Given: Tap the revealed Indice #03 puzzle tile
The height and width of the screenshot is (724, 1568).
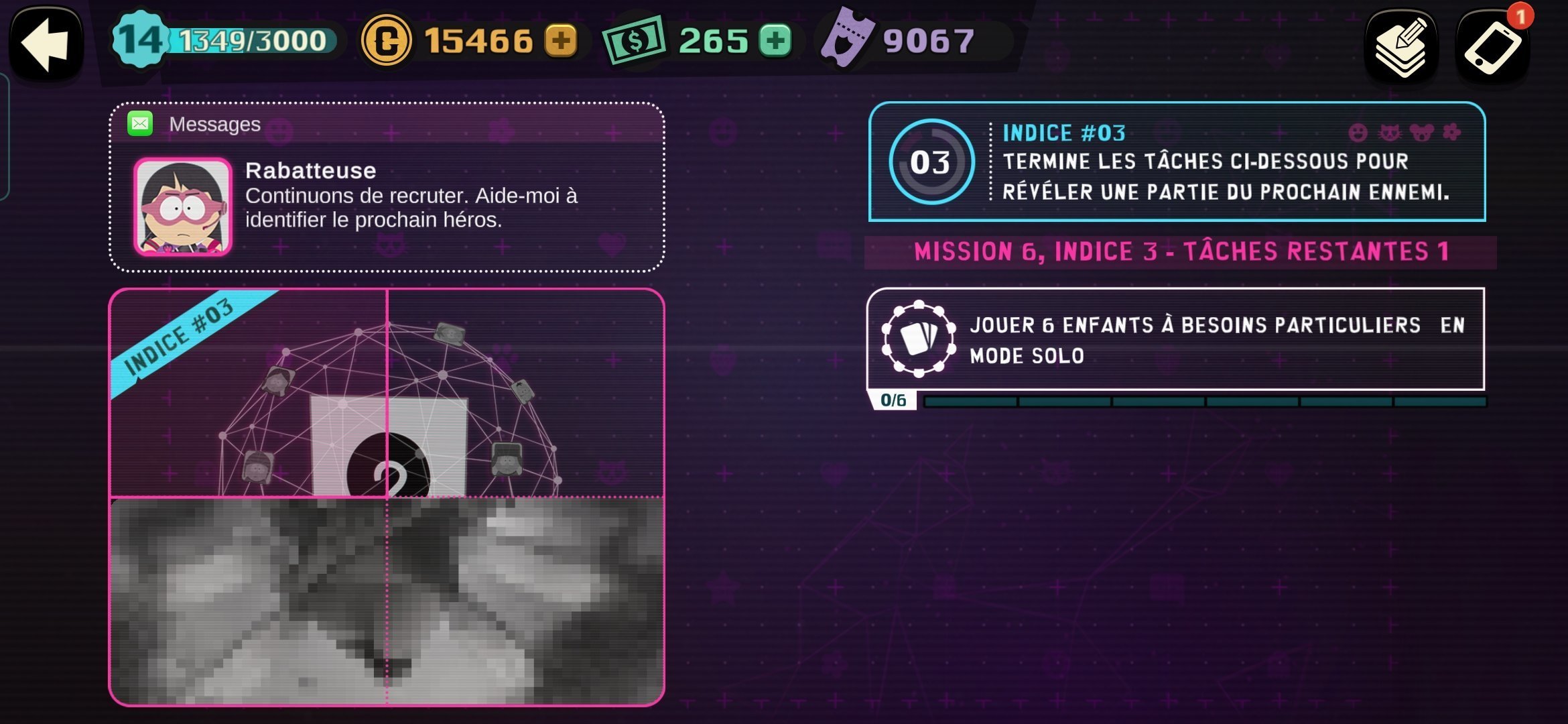Looking at the screenshot, I should pyautogui.click(x=249, y=394).
